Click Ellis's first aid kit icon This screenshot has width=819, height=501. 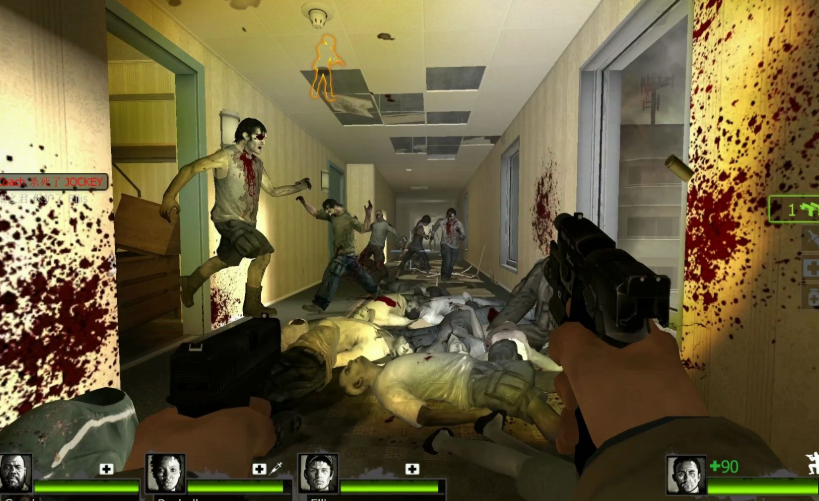(x=411, y=468)
